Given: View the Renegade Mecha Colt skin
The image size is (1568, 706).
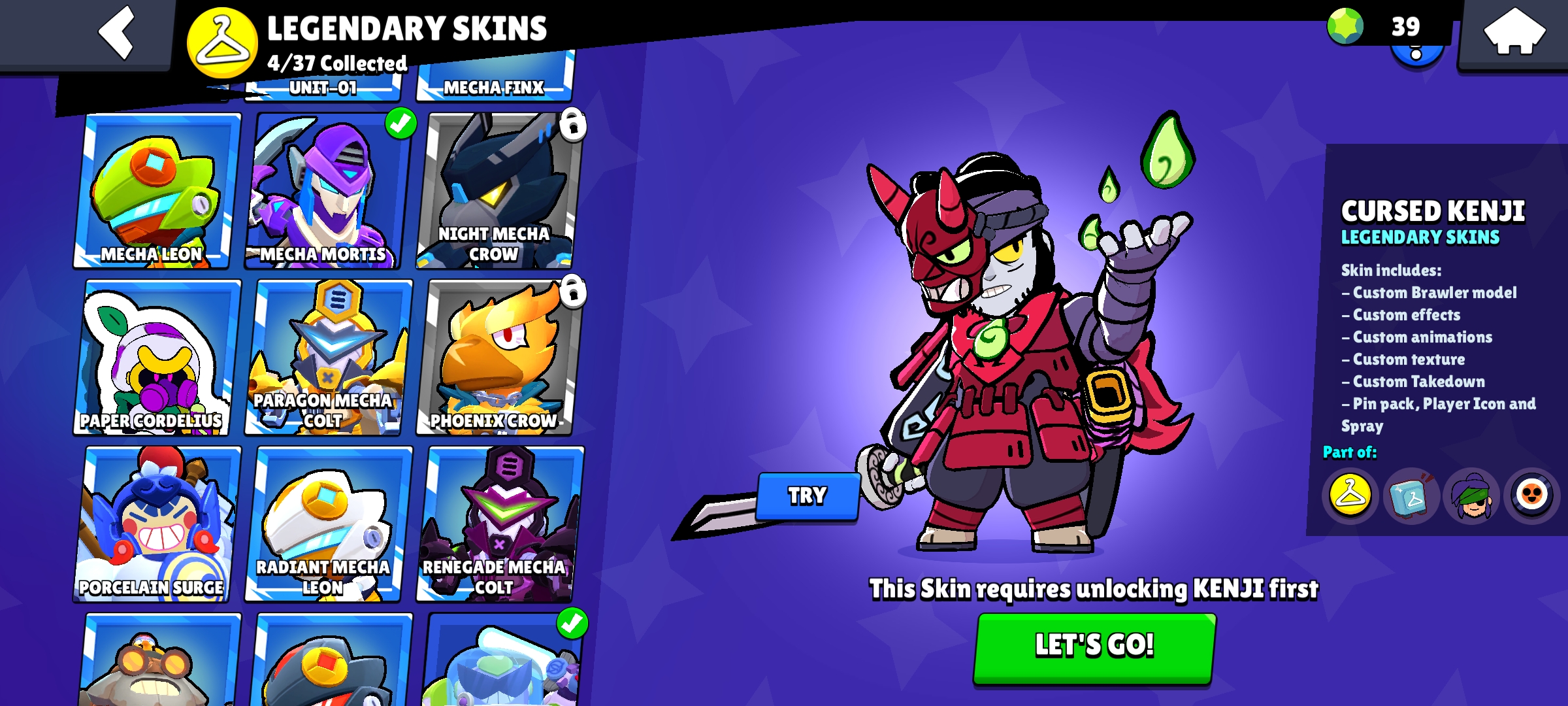Looking at the screenshot, I should [498, 524].
